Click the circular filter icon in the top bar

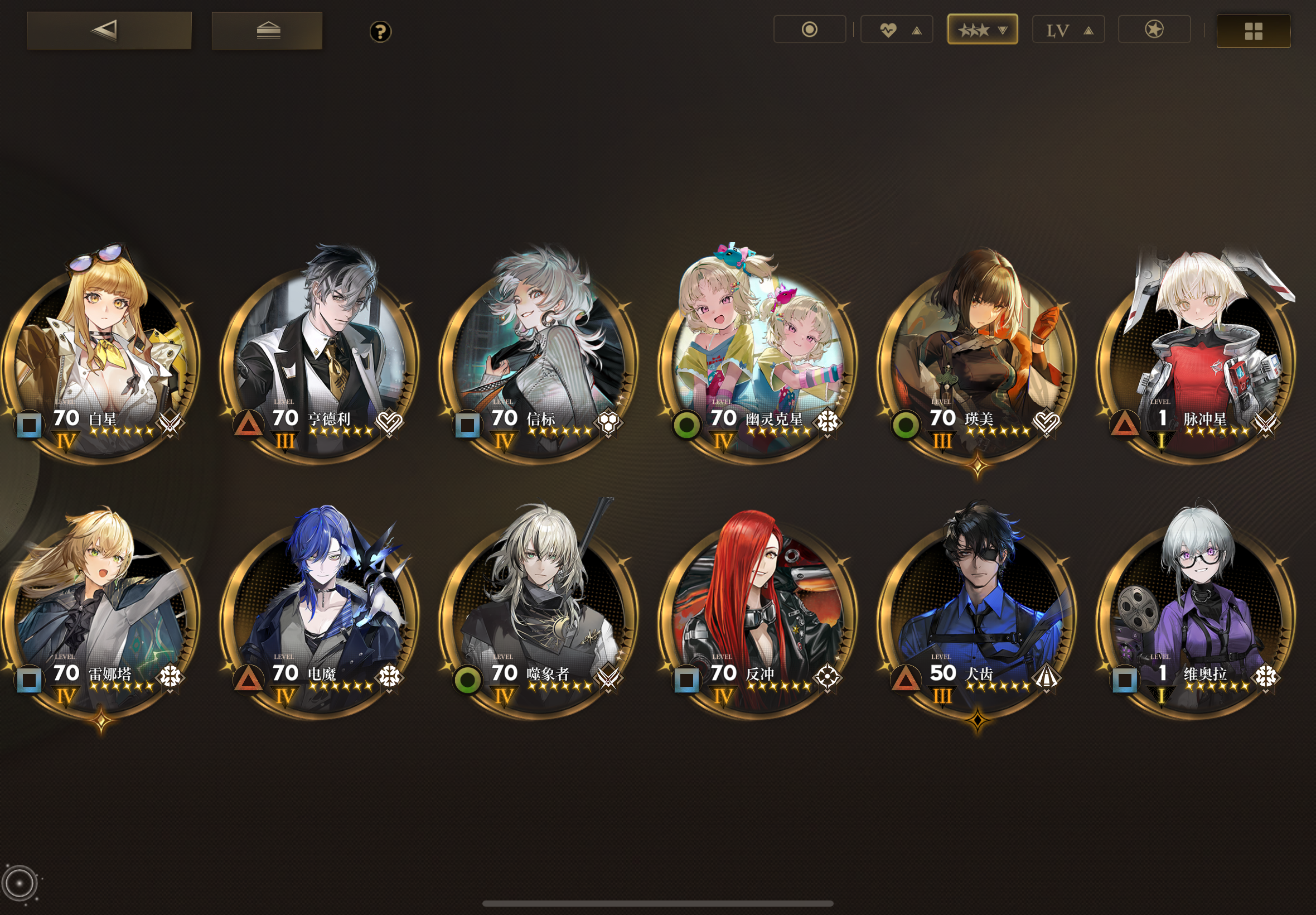tap(810, 29)
